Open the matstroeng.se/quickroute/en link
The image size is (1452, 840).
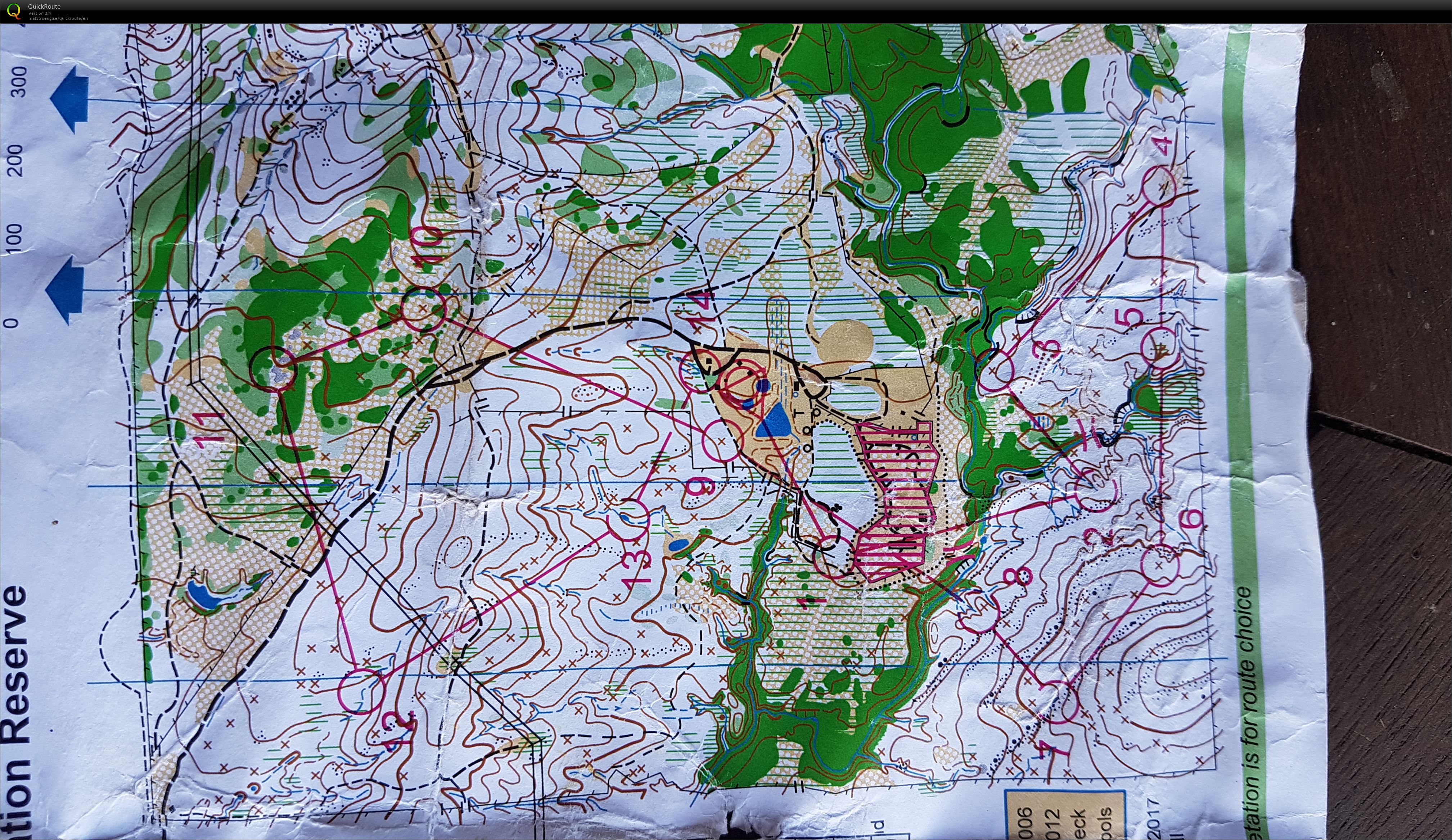(58, 18)
